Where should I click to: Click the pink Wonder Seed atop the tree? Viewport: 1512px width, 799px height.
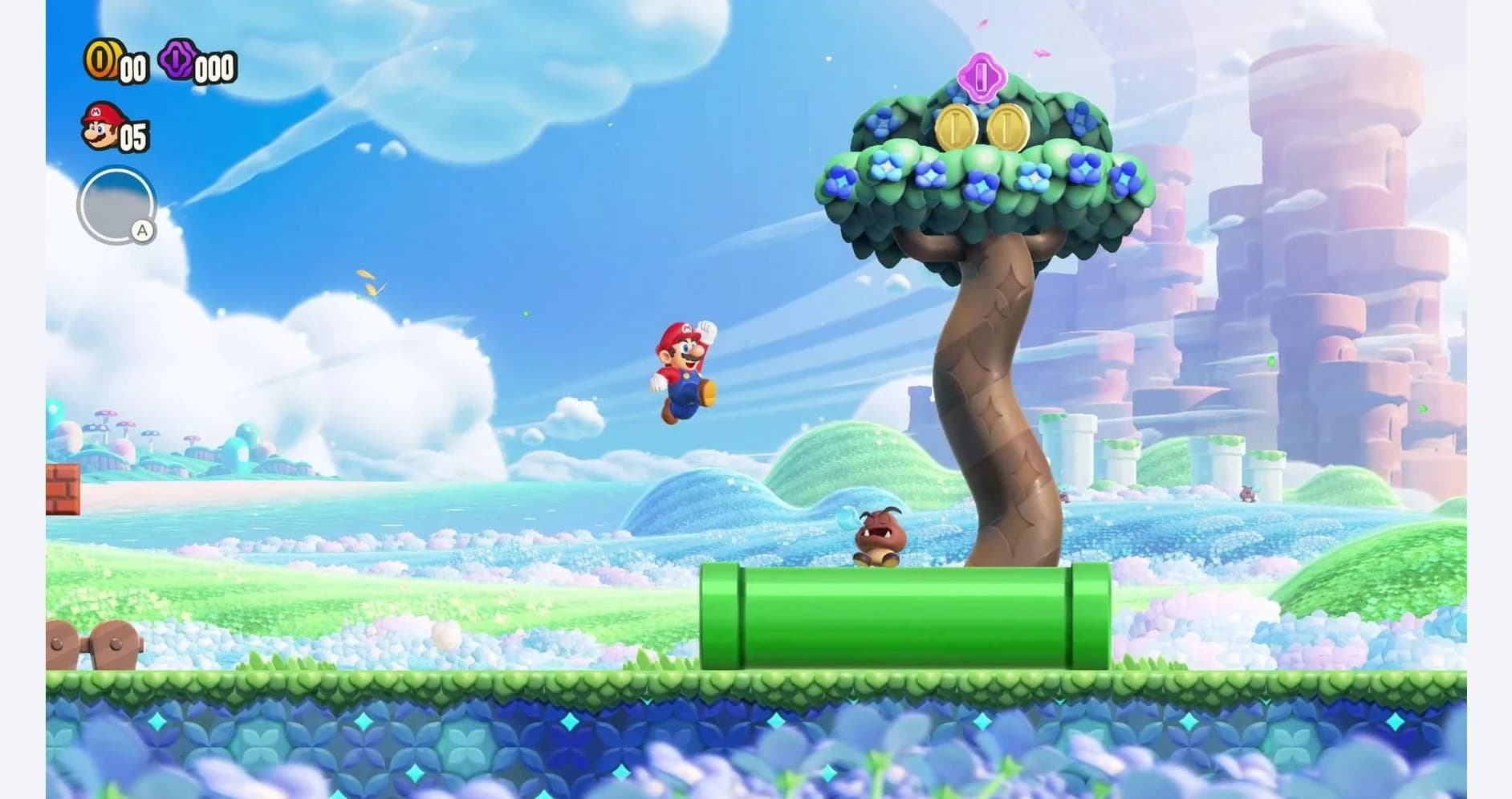[981, 76]
